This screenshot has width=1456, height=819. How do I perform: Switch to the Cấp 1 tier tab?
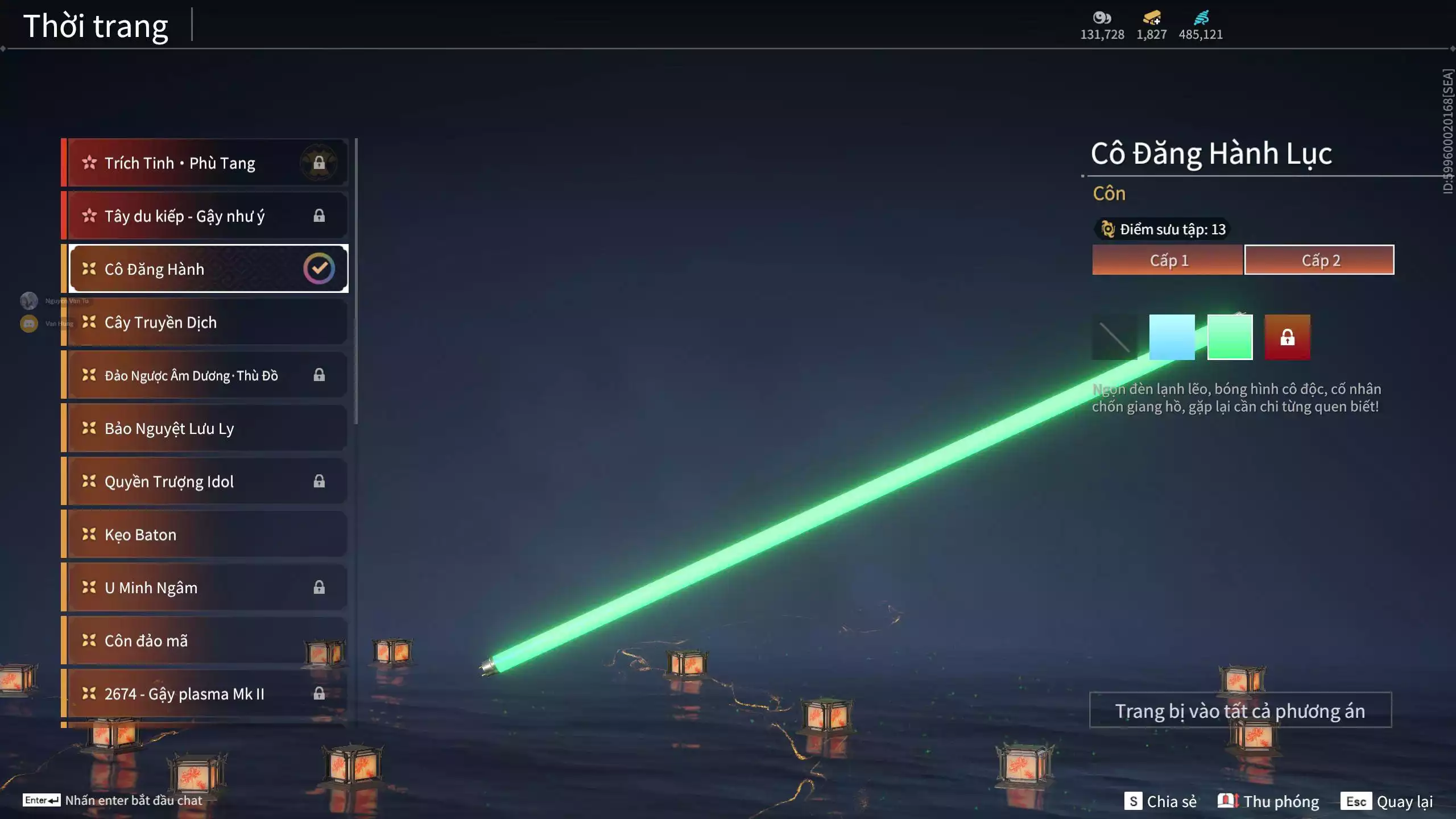coord(1168,260)
